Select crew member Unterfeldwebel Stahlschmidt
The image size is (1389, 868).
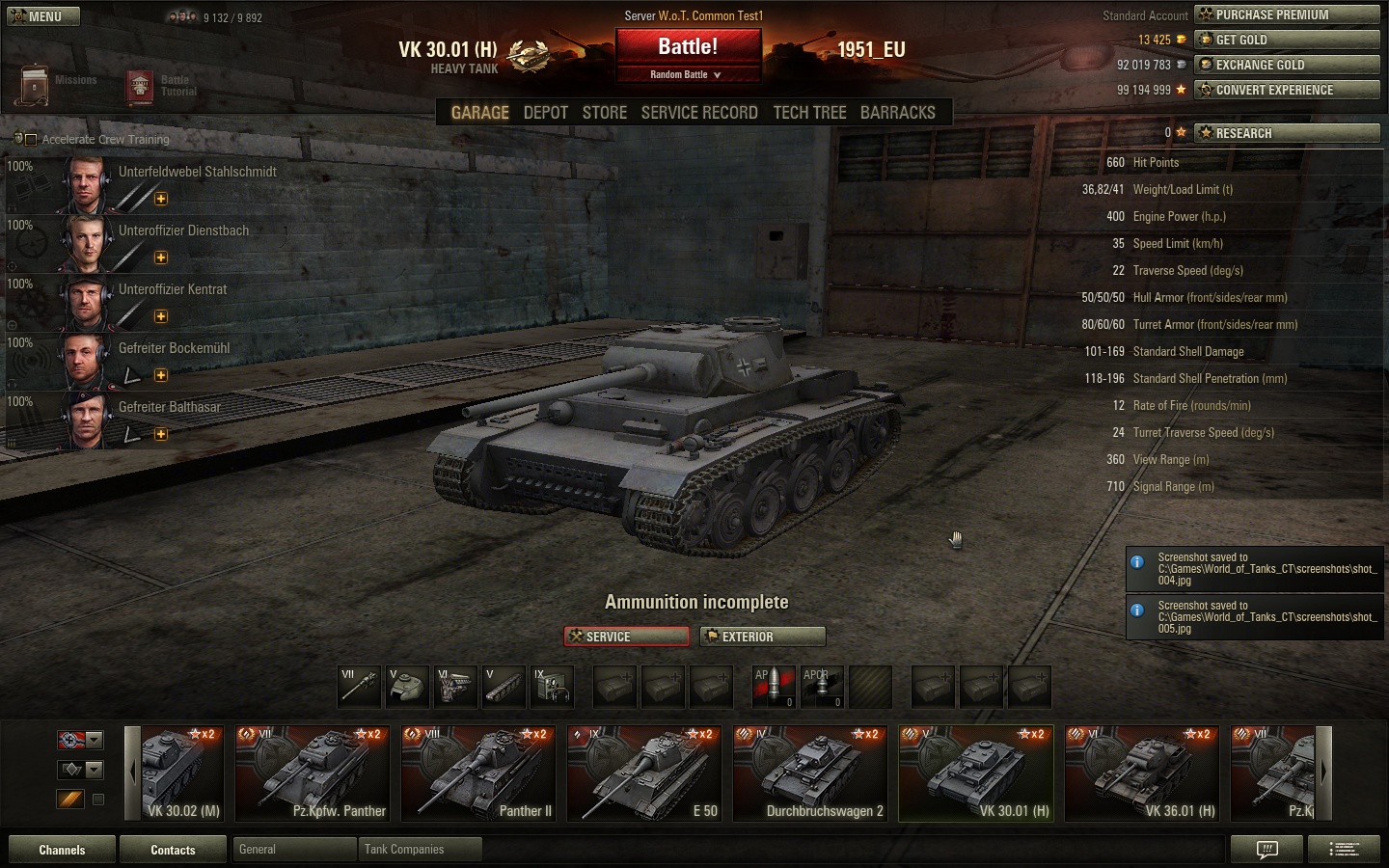coord(197,172)
